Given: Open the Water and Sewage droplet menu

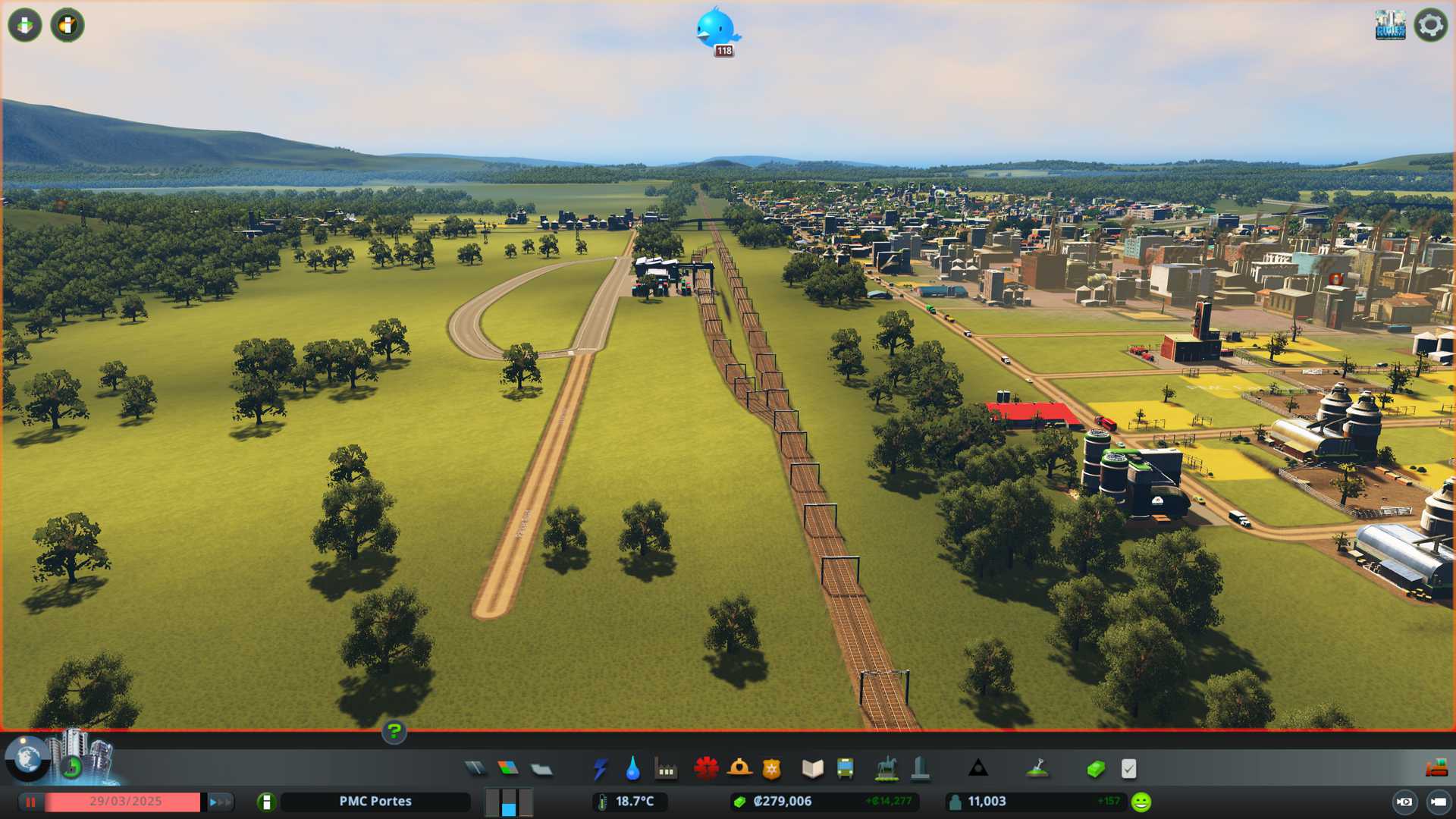Looking at the screenshot, I should pos(632,769).
